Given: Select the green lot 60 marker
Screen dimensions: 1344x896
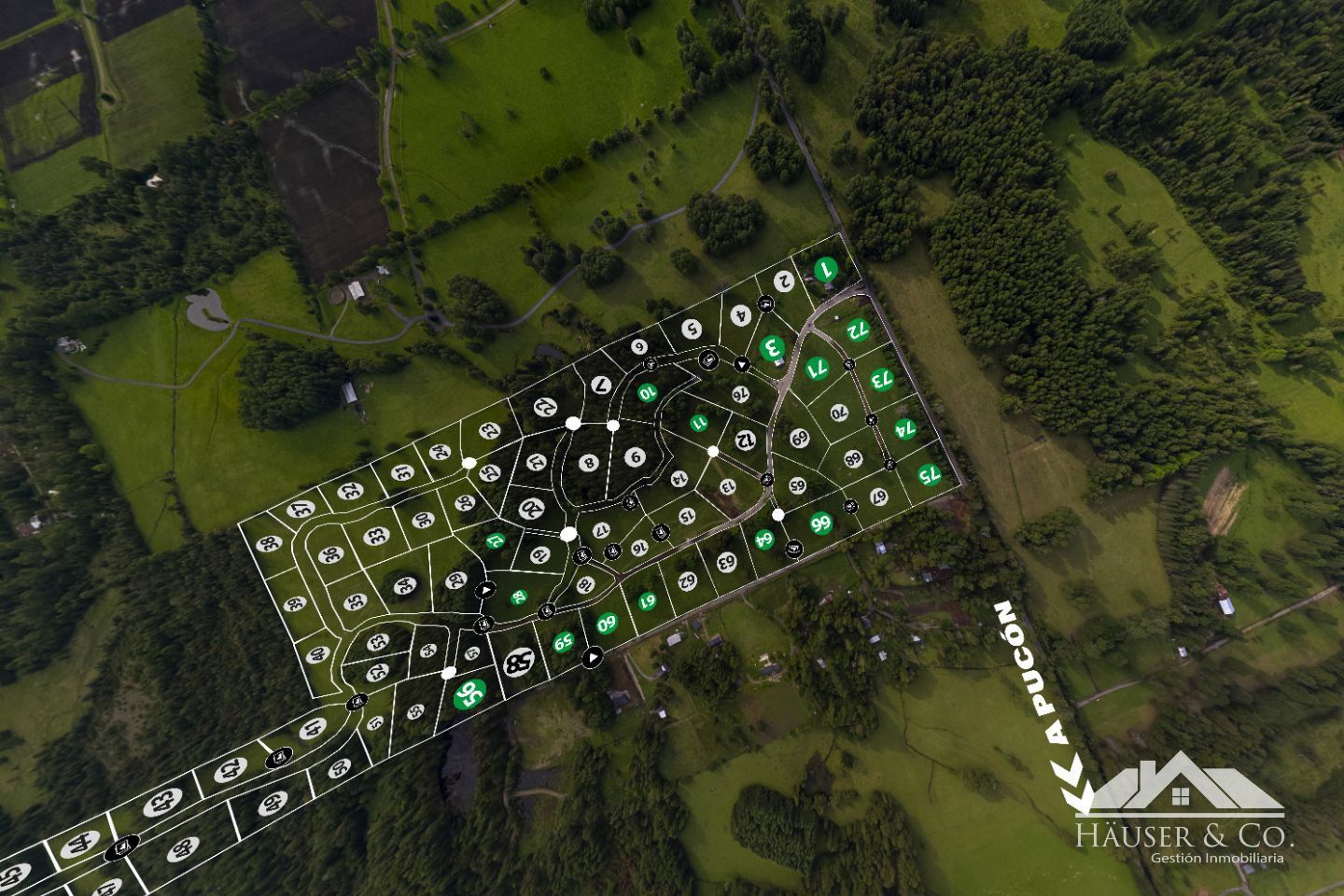Looking at the screenshot, I should tap(607, 623).
